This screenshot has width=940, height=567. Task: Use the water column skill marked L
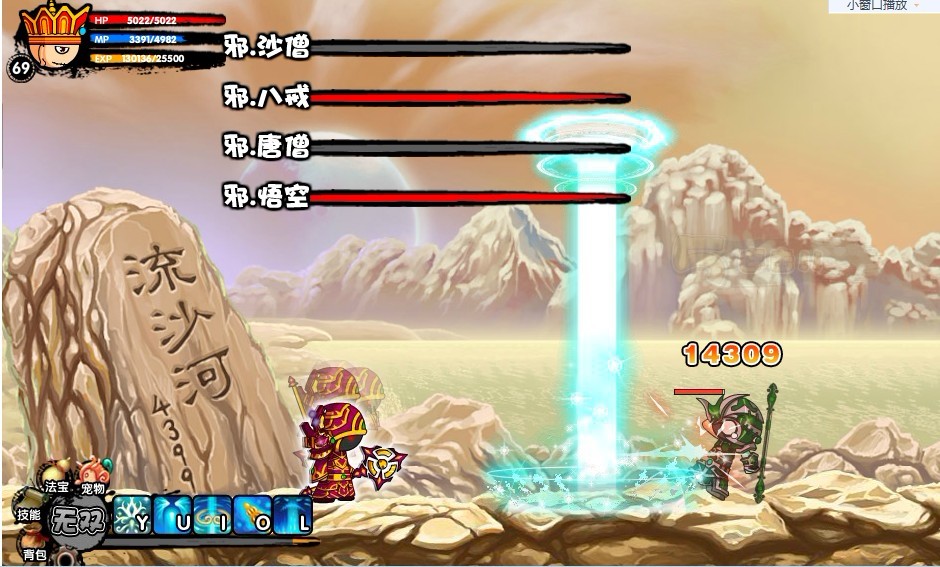click(293, 514)
